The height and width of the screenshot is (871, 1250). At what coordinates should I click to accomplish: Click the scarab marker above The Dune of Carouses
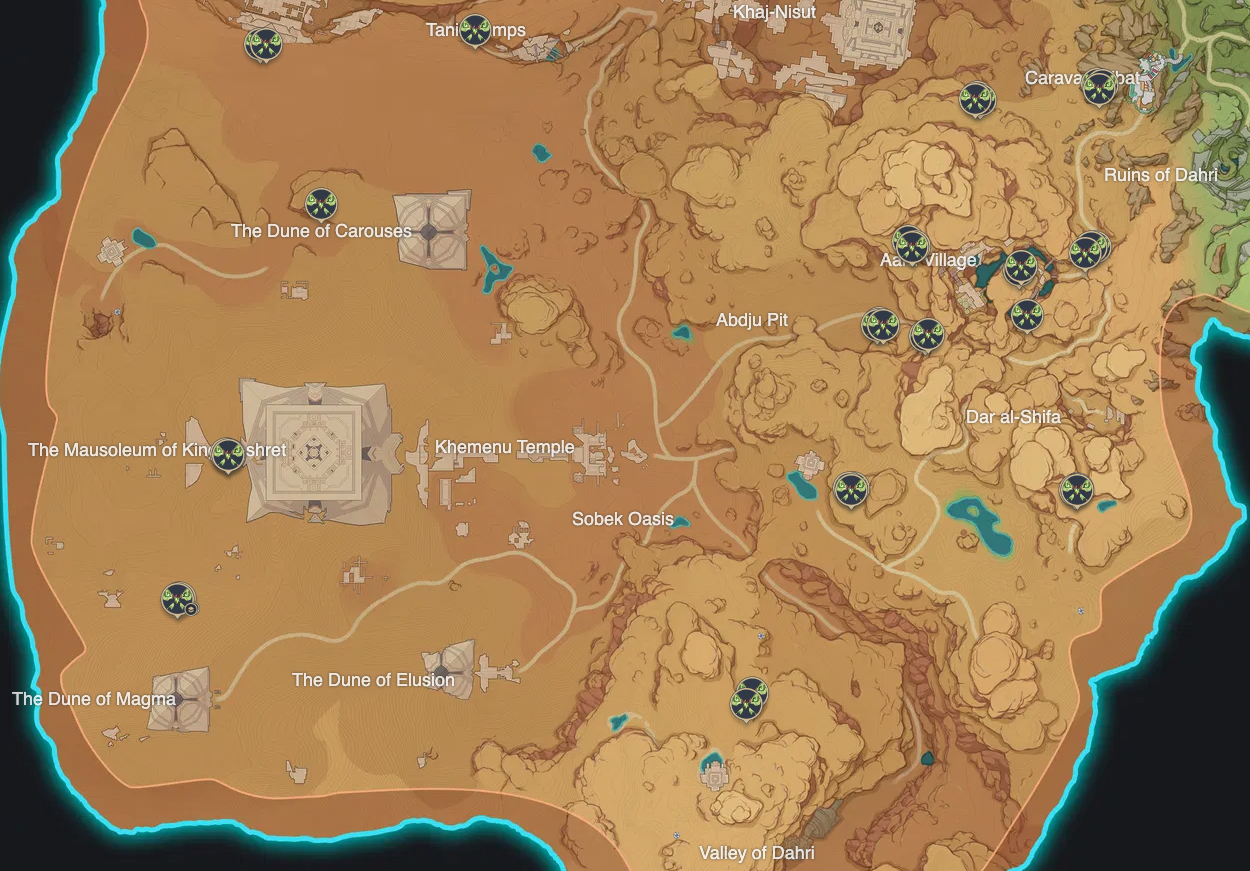coord(320,205)
